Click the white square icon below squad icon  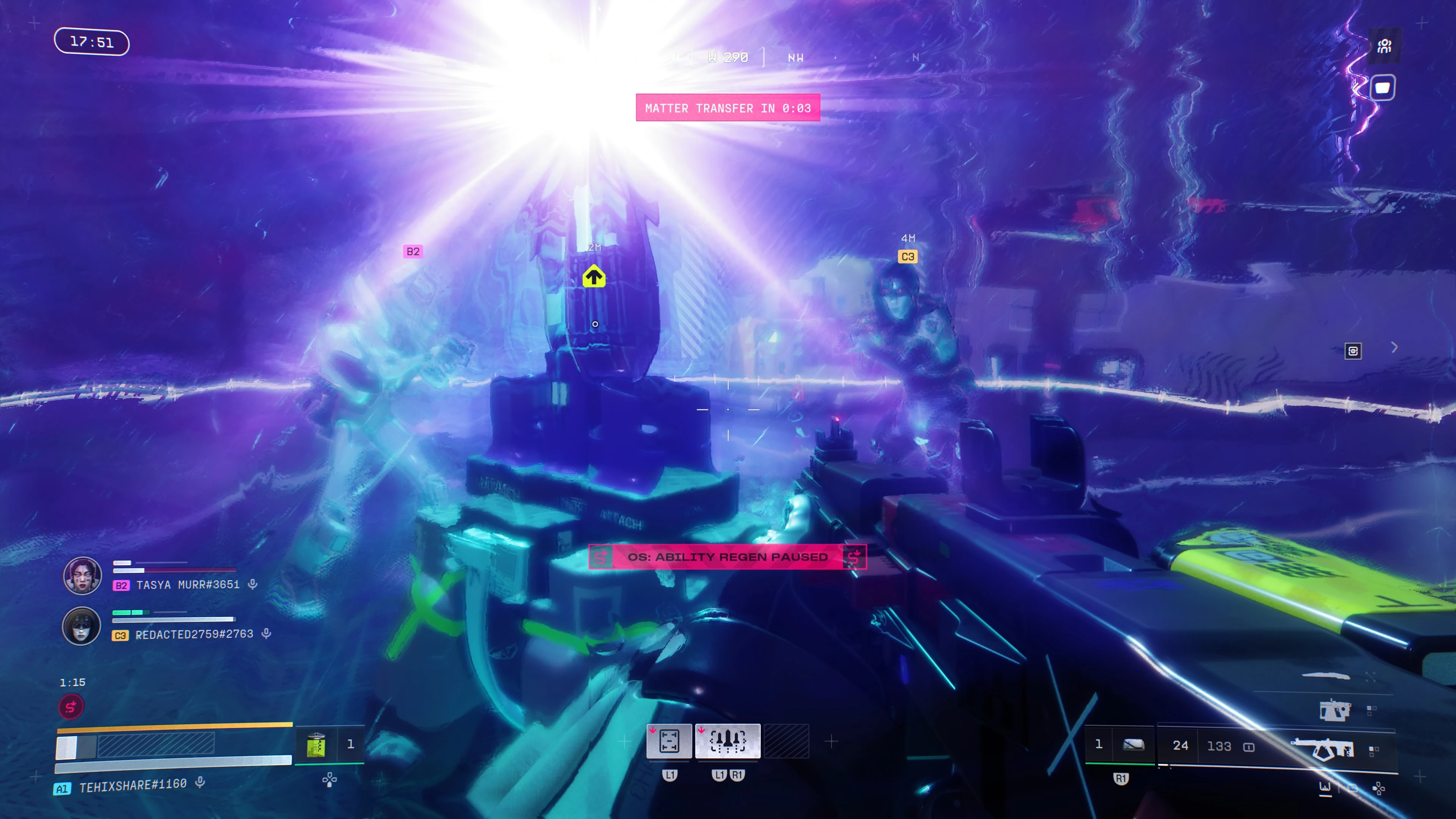1382,88
